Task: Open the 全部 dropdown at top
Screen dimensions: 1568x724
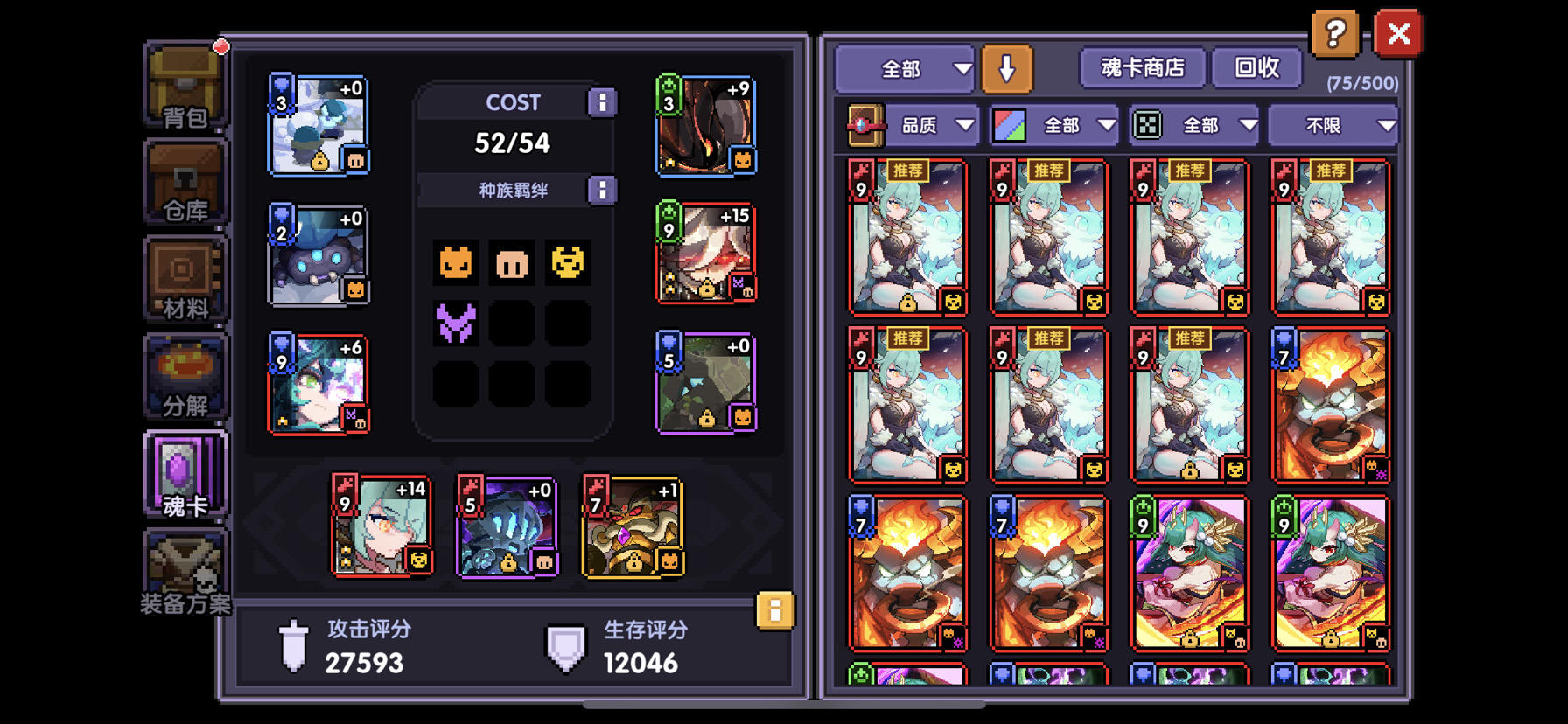Action: pos(903,66)
